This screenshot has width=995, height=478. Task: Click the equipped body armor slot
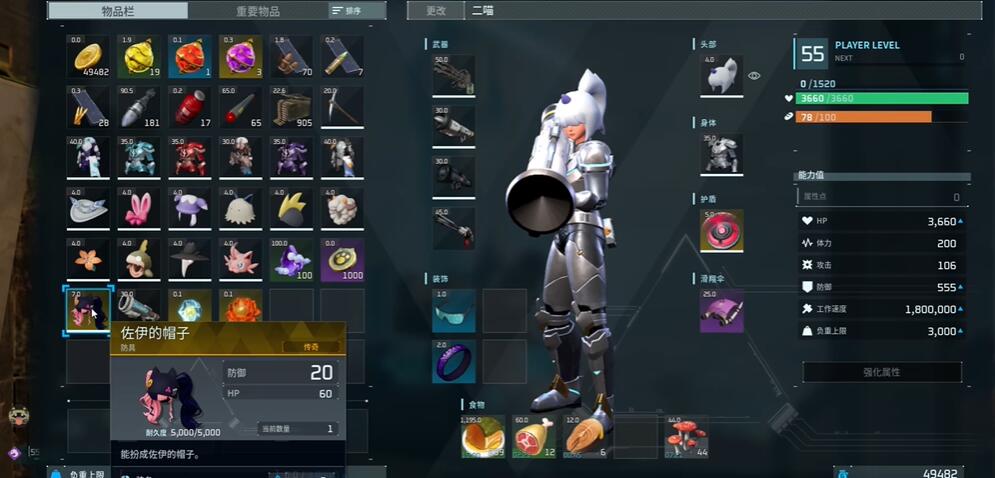[721, 153]
